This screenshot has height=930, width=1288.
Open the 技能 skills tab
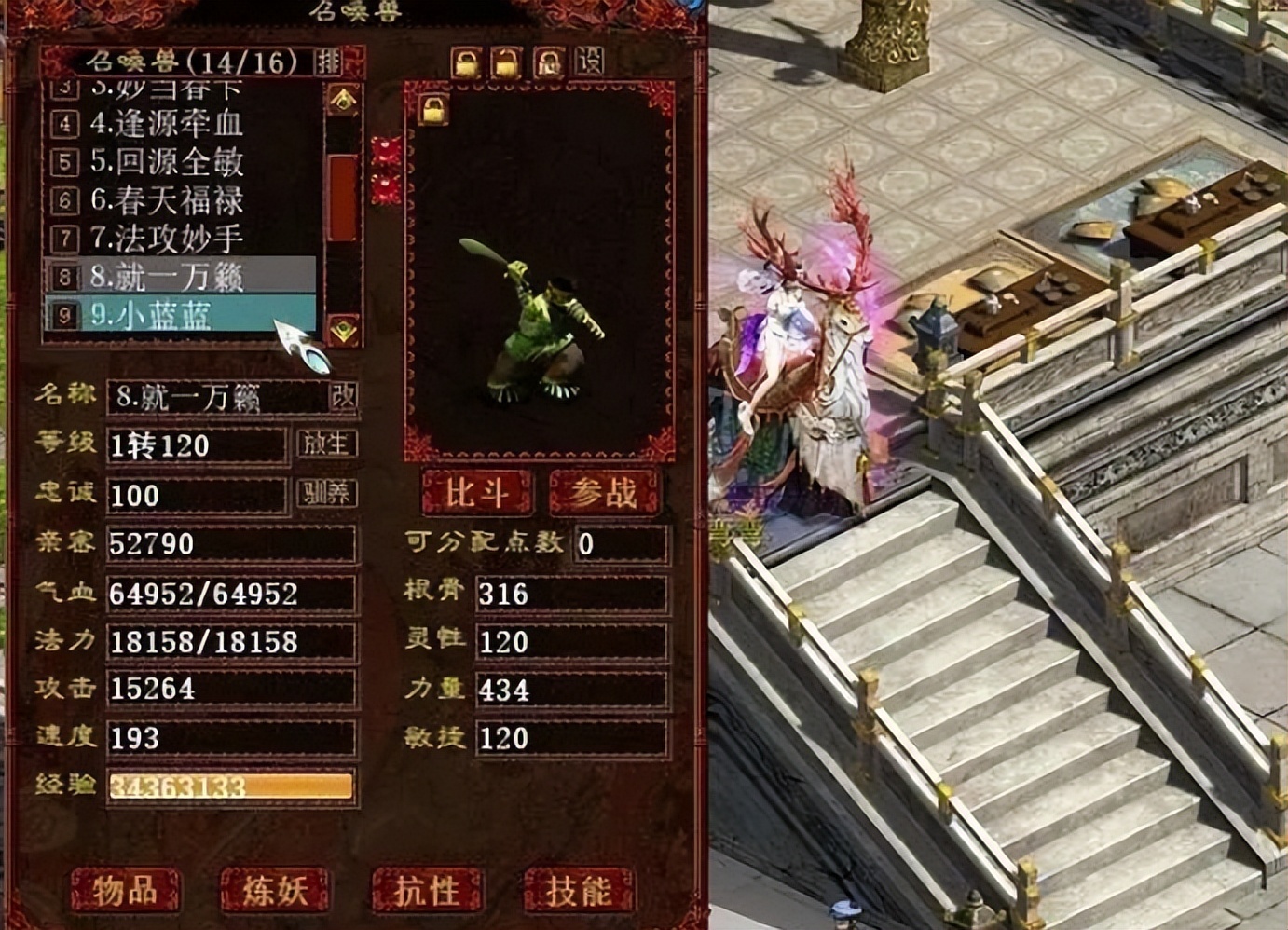pos(578,890)
